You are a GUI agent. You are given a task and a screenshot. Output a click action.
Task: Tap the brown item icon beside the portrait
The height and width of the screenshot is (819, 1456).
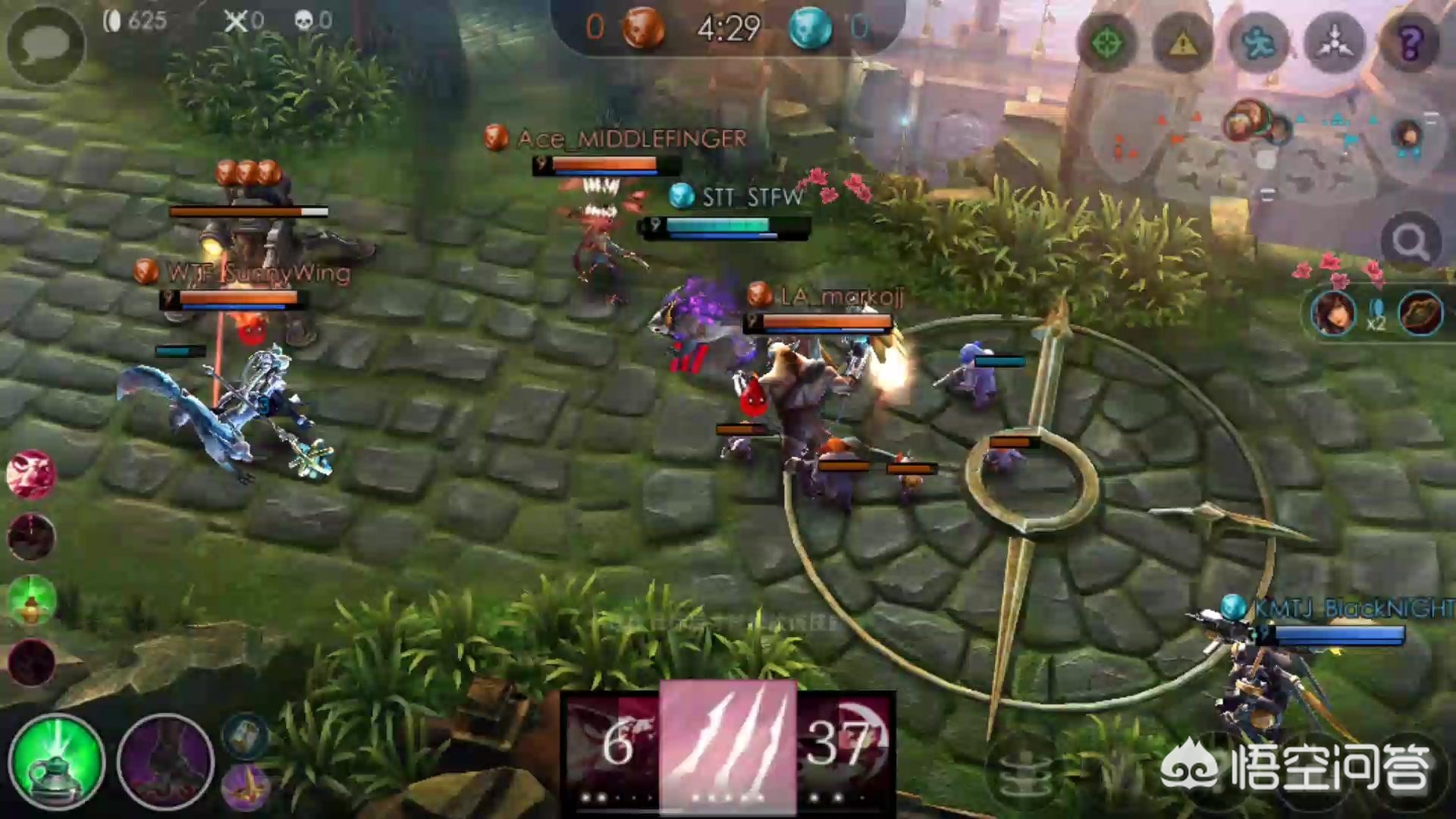pyautogui.click(x=1420, y=312)
